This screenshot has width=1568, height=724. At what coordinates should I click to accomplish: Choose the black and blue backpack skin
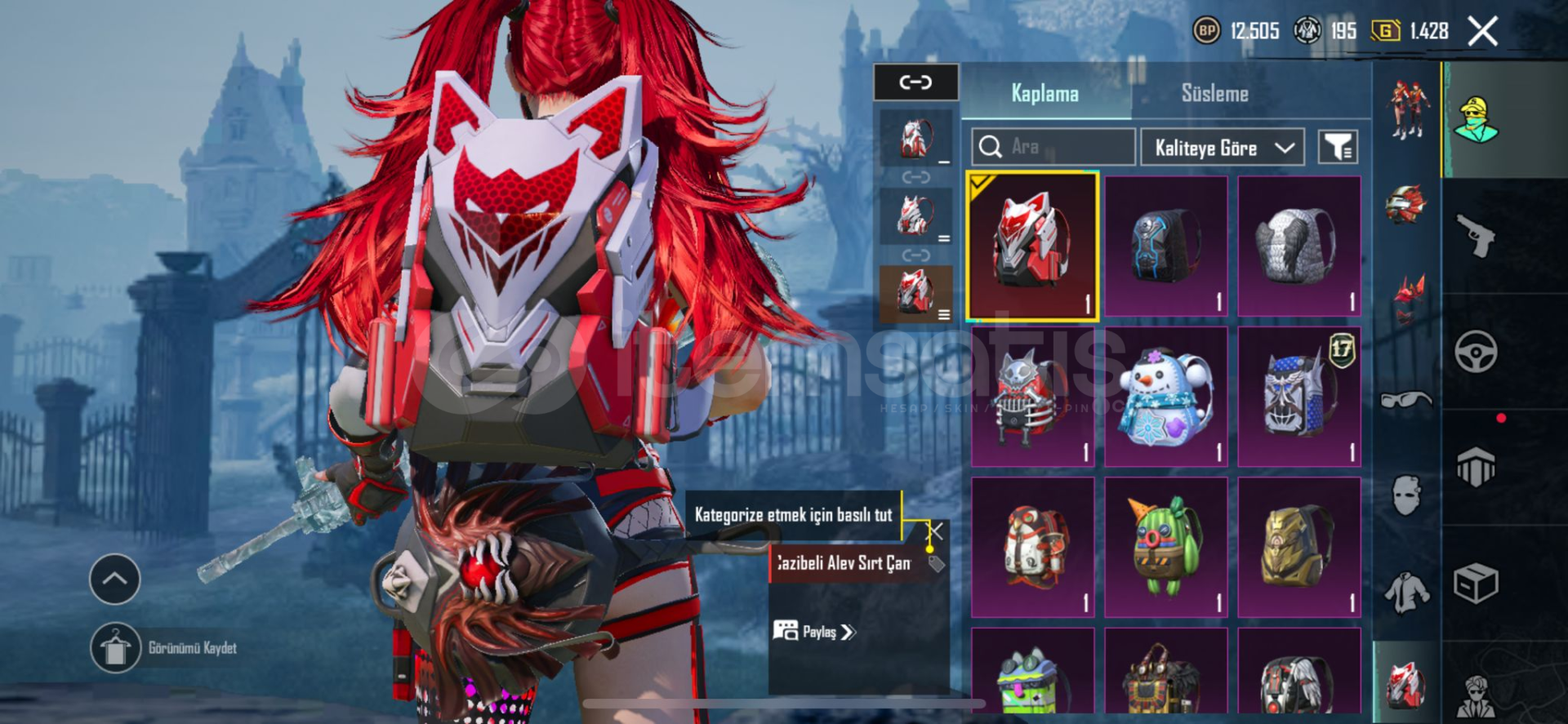click(1165, 245)
